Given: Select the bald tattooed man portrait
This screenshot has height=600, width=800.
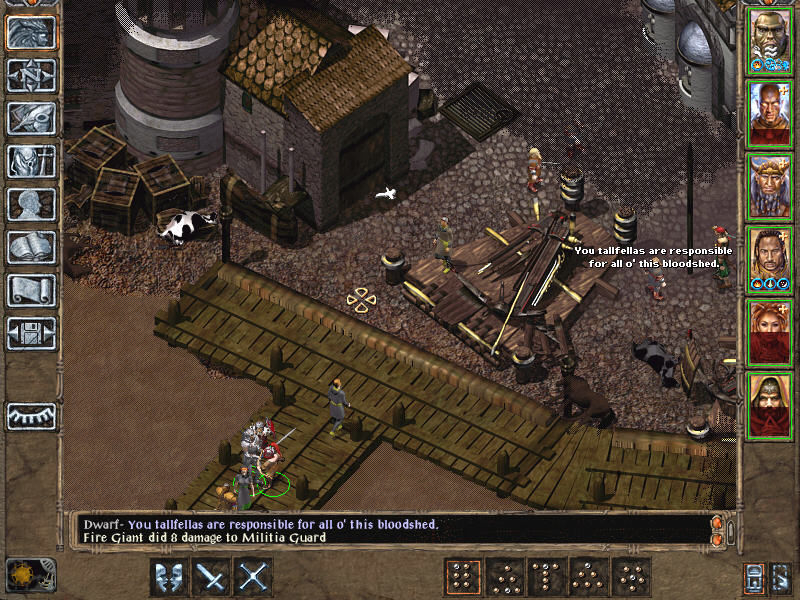Looking at the screenshot, I should click(770, 113).
